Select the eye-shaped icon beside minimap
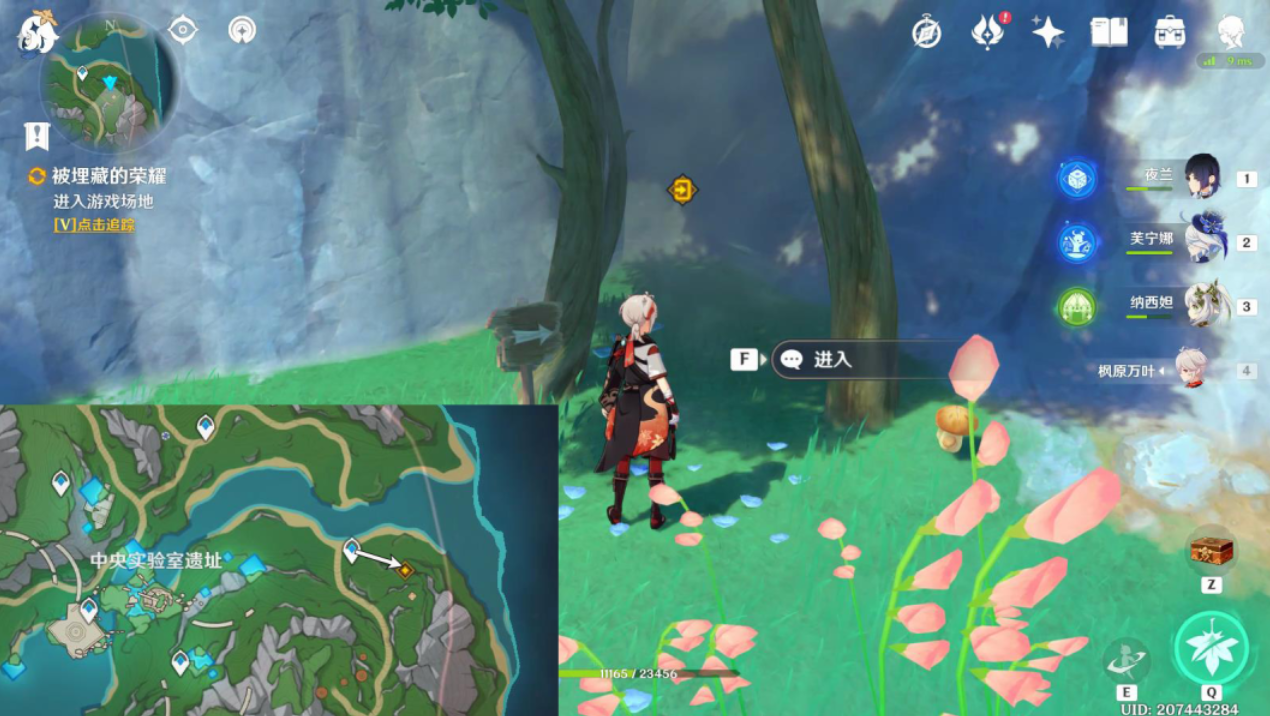 [182, 30]
